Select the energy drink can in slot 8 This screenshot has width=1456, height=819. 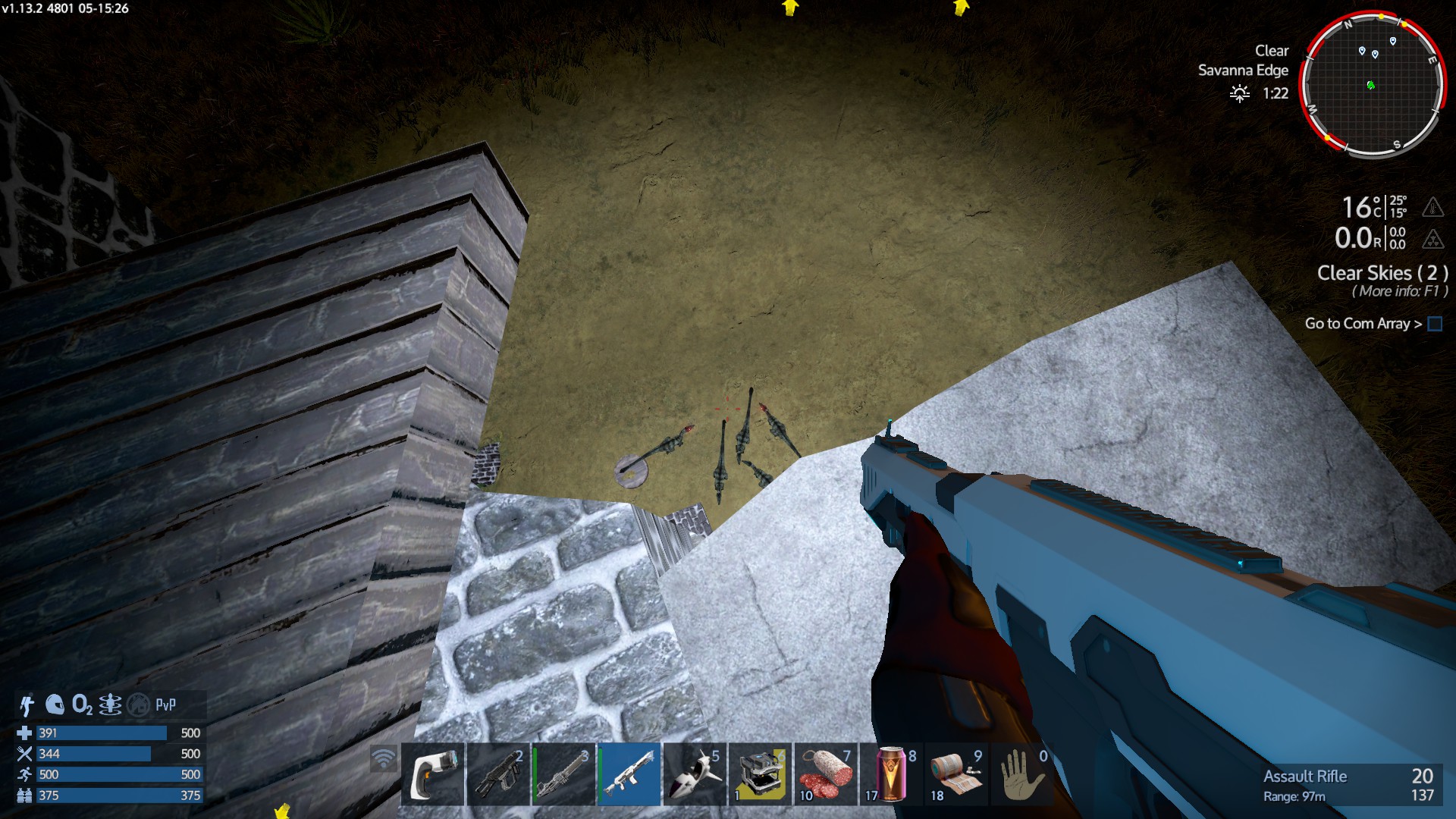point(891,774)
